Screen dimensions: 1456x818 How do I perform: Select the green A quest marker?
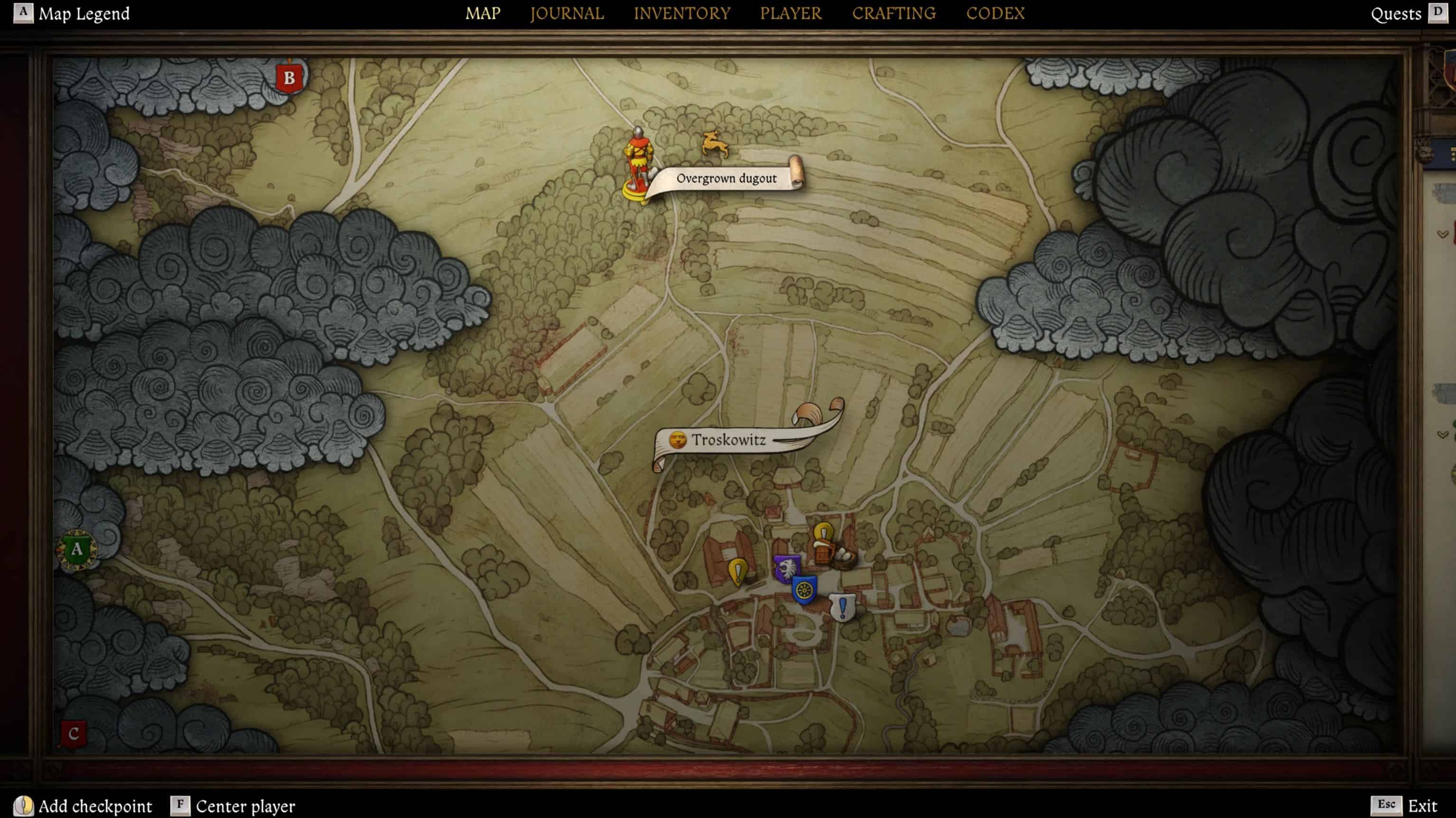[x=77, y=549]
